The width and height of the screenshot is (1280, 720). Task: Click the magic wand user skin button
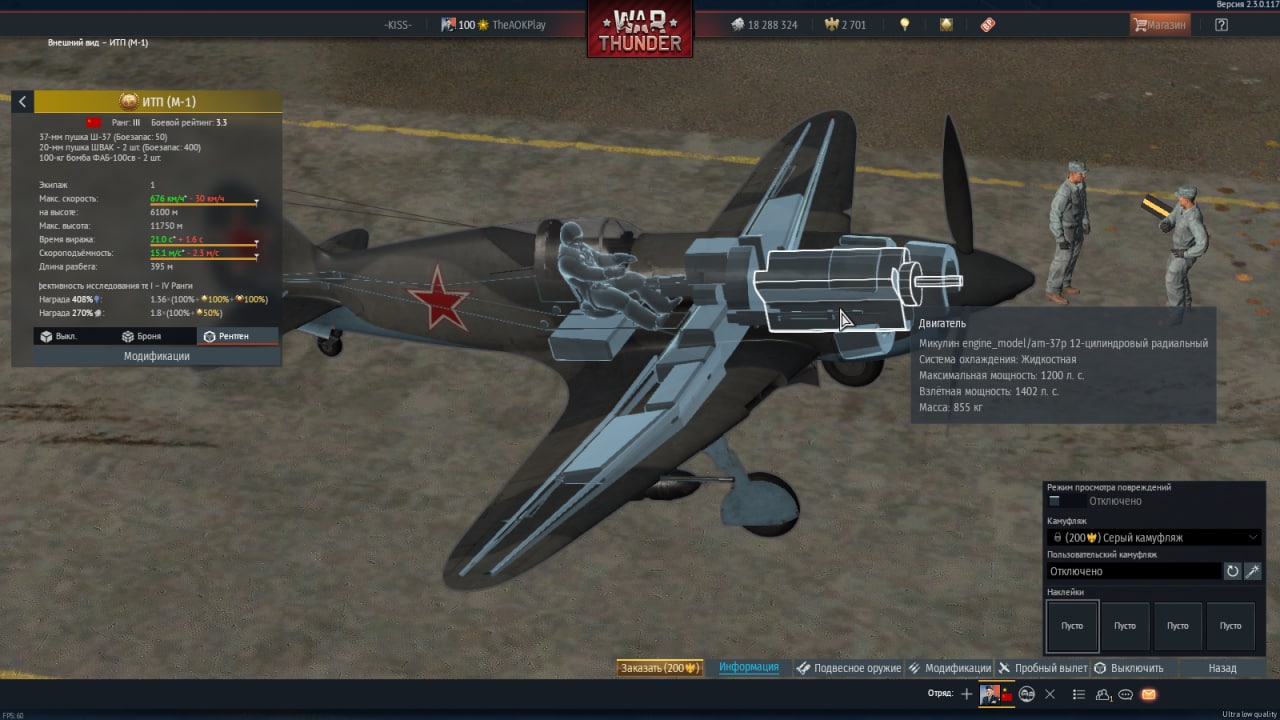coord(1252,571)
